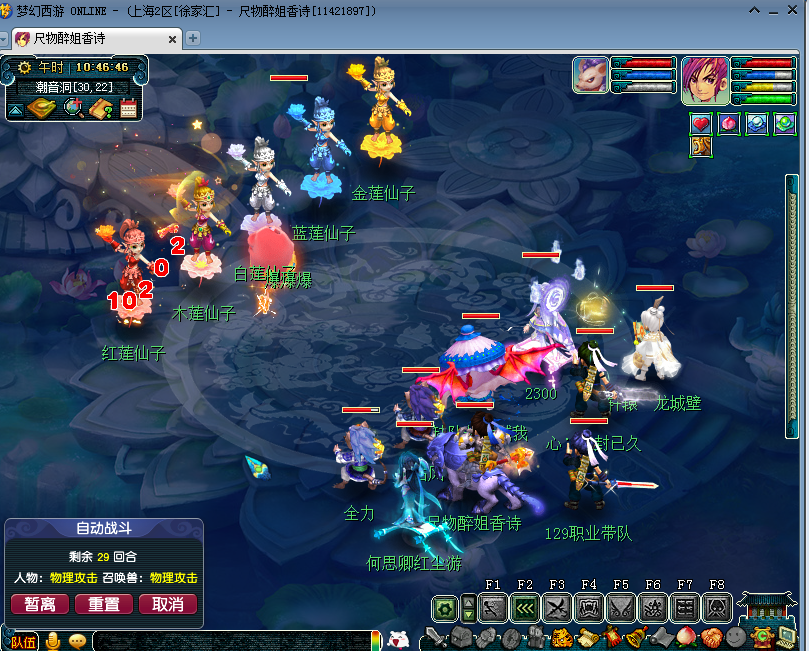Collapse the time panel with the arrow button
The height and width of the screenshot is (651, 809).
tap(17, 108)
